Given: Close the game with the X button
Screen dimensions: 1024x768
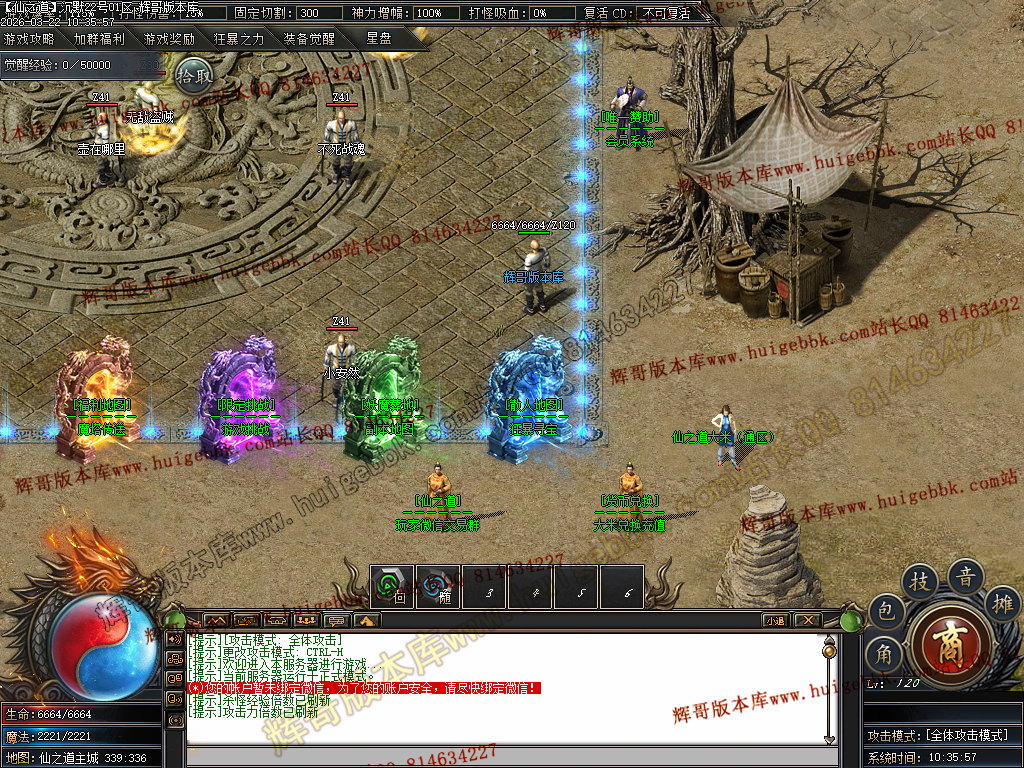Looking at the screenshot, I should 806,620.
